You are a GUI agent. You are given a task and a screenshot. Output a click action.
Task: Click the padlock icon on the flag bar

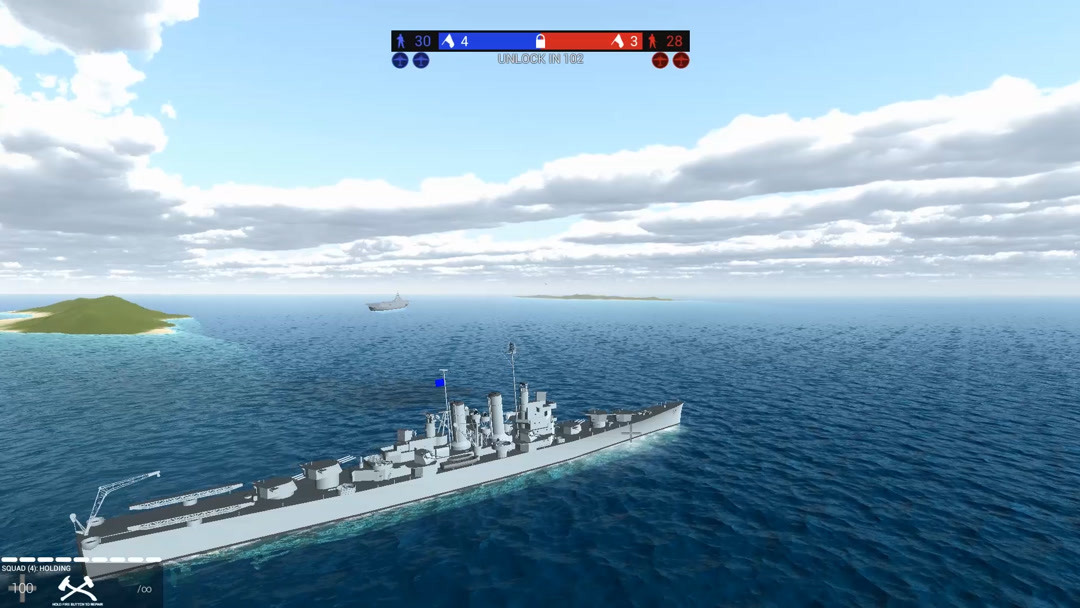pos(540,41)
